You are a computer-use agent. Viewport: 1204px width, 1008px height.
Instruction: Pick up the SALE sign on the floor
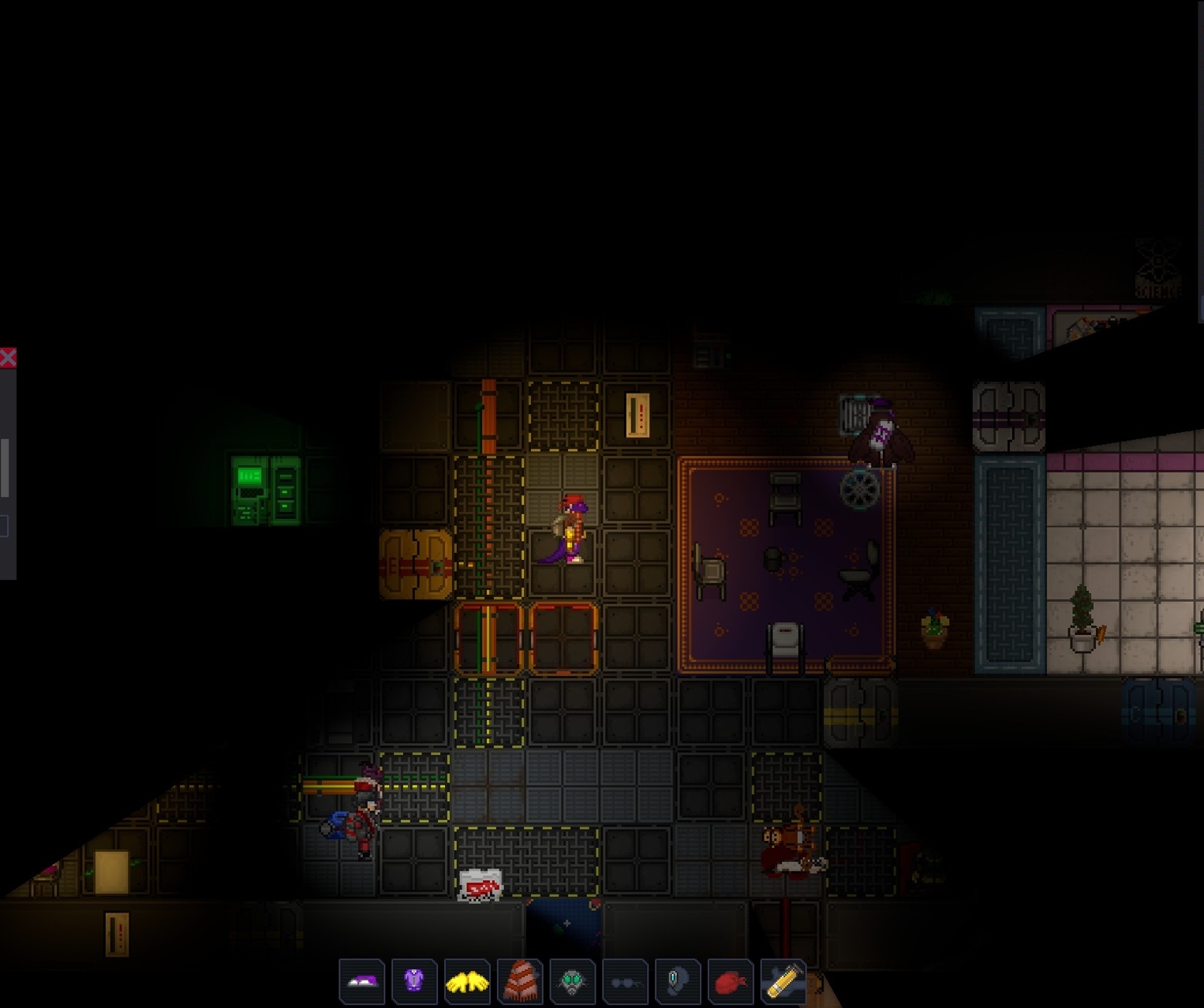point(480,886)
